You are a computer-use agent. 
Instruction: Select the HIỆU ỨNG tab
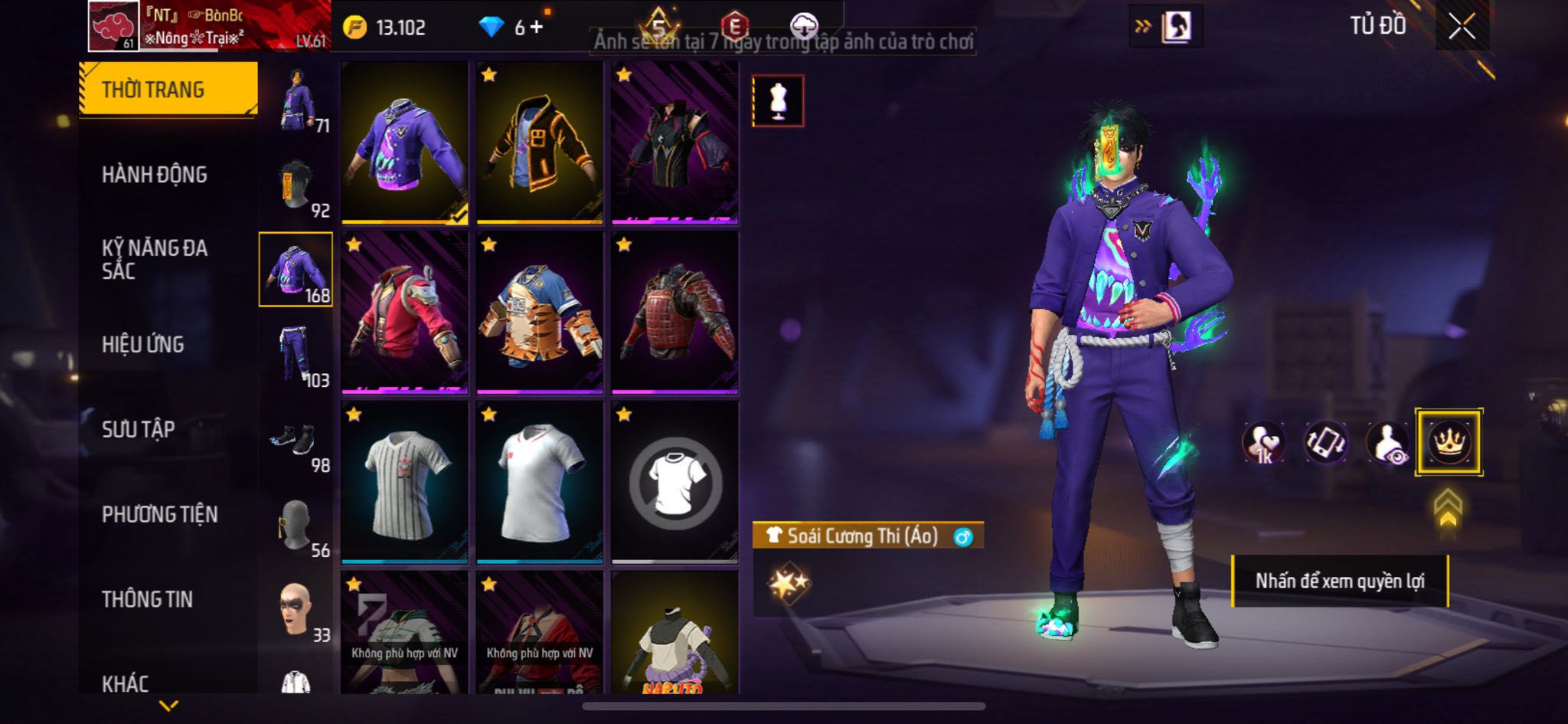pyautogui.click(x=143, y=345)
